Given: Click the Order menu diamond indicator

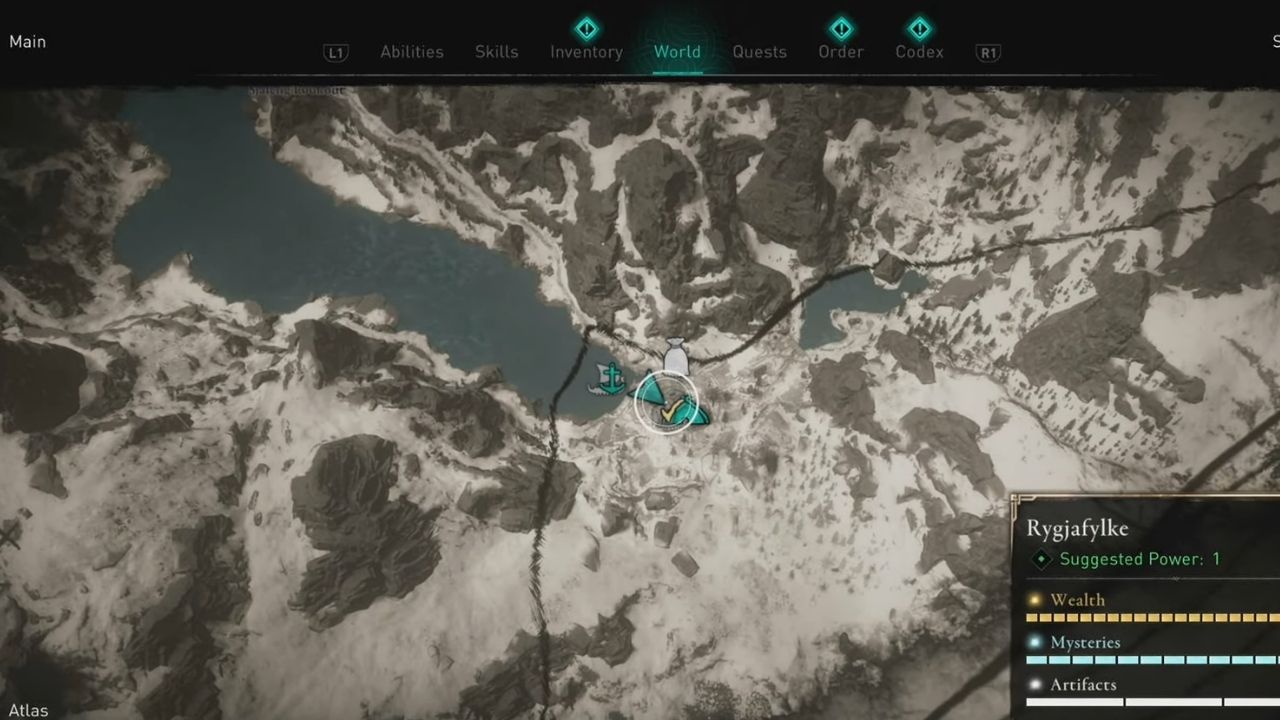Looking at the screenshot, I should tap(840, 27).
